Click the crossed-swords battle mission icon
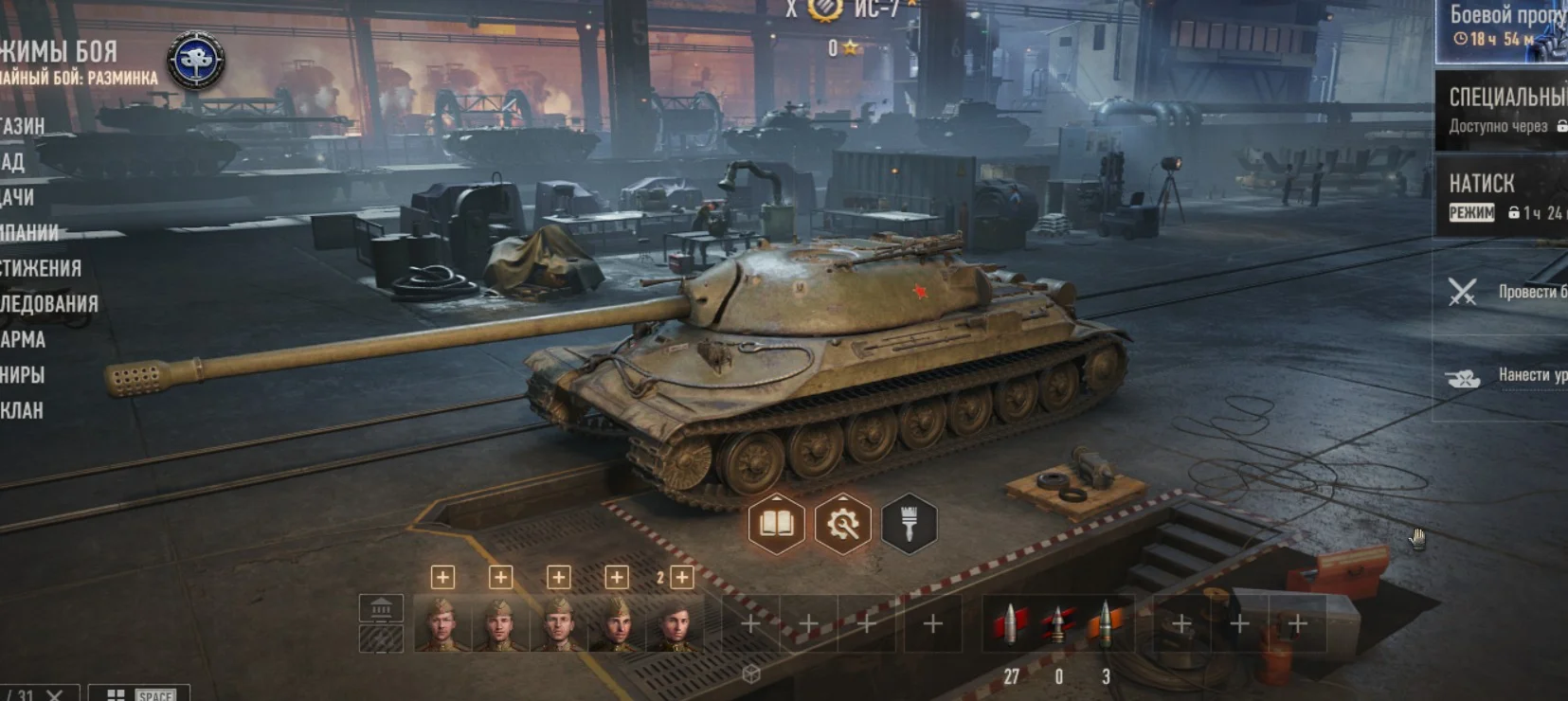The image size is (1568, 701). [1465, 292]
